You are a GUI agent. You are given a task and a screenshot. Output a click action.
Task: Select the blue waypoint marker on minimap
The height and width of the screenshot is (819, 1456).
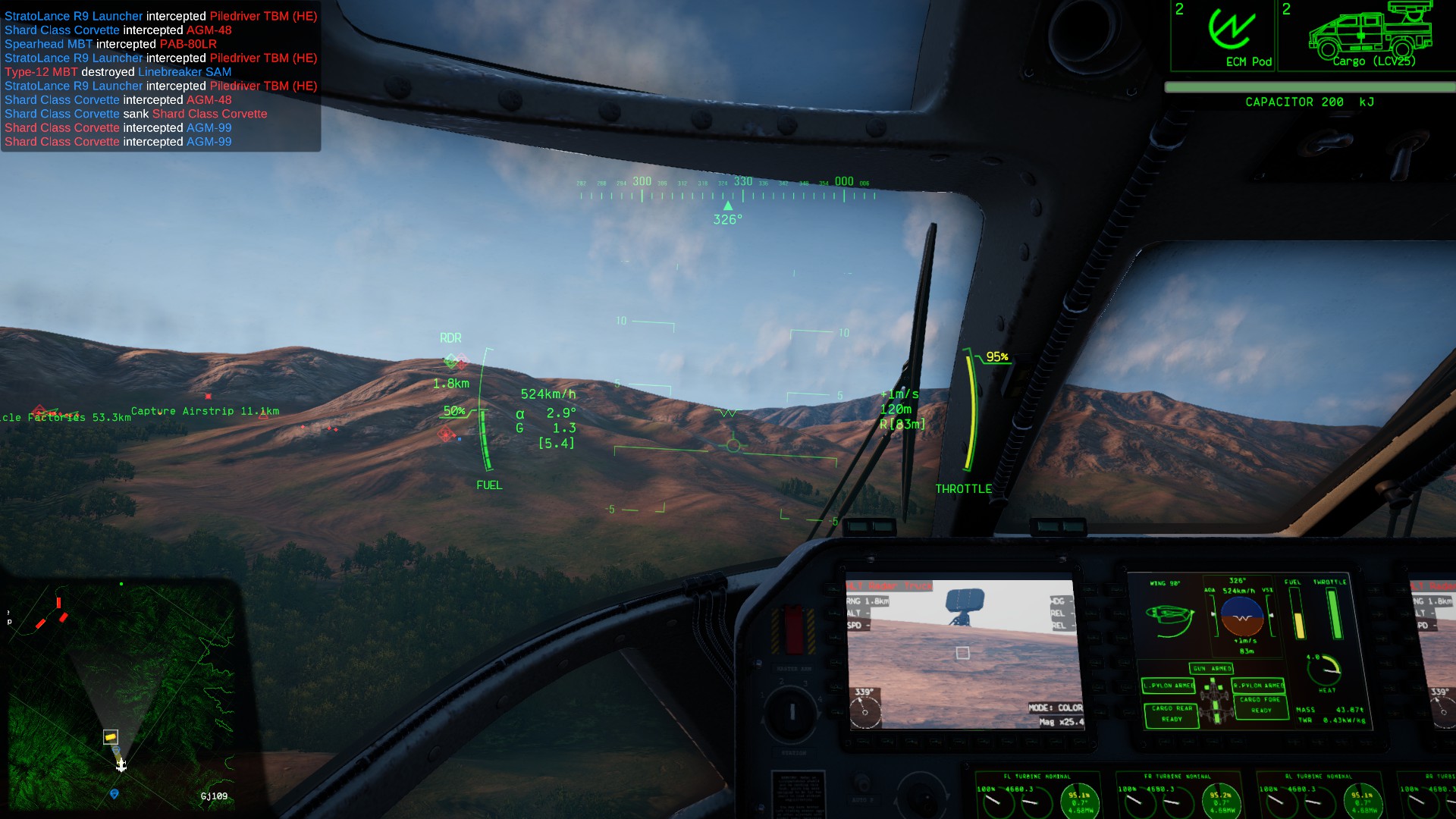click(x=115, y=794)
